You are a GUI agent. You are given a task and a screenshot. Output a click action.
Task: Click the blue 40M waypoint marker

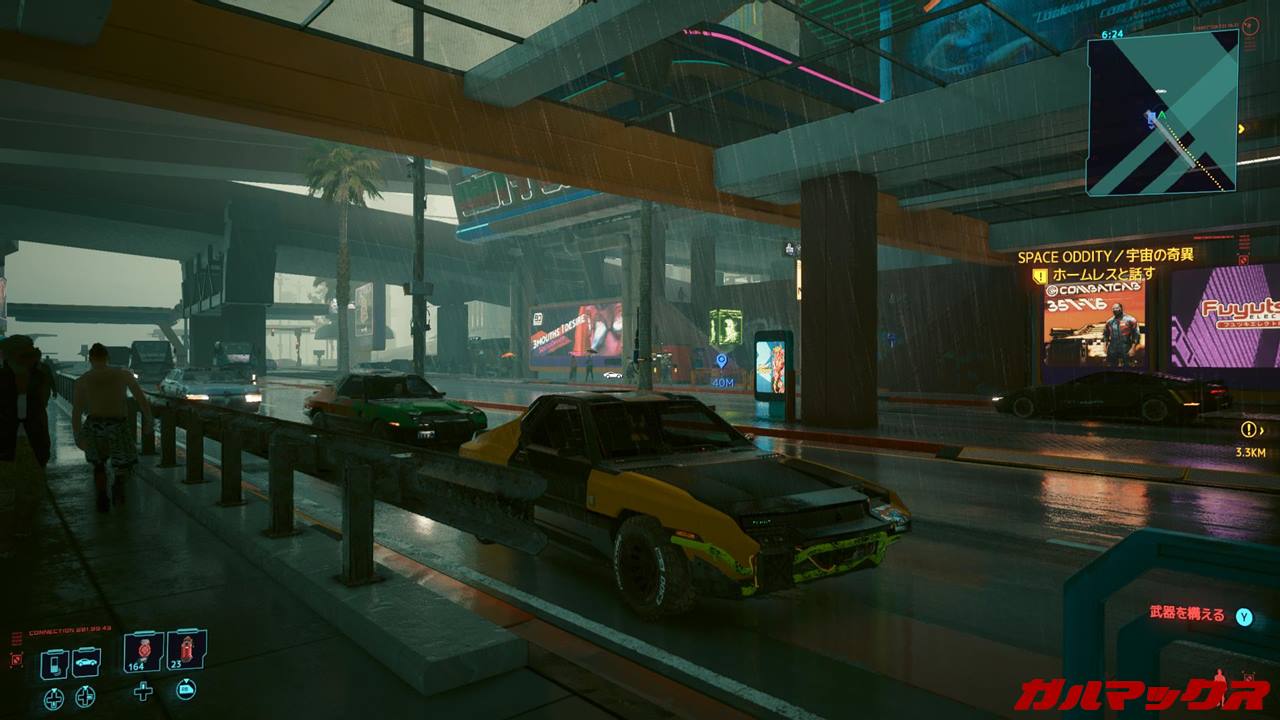pyautogui.click(x=721, y=362)
